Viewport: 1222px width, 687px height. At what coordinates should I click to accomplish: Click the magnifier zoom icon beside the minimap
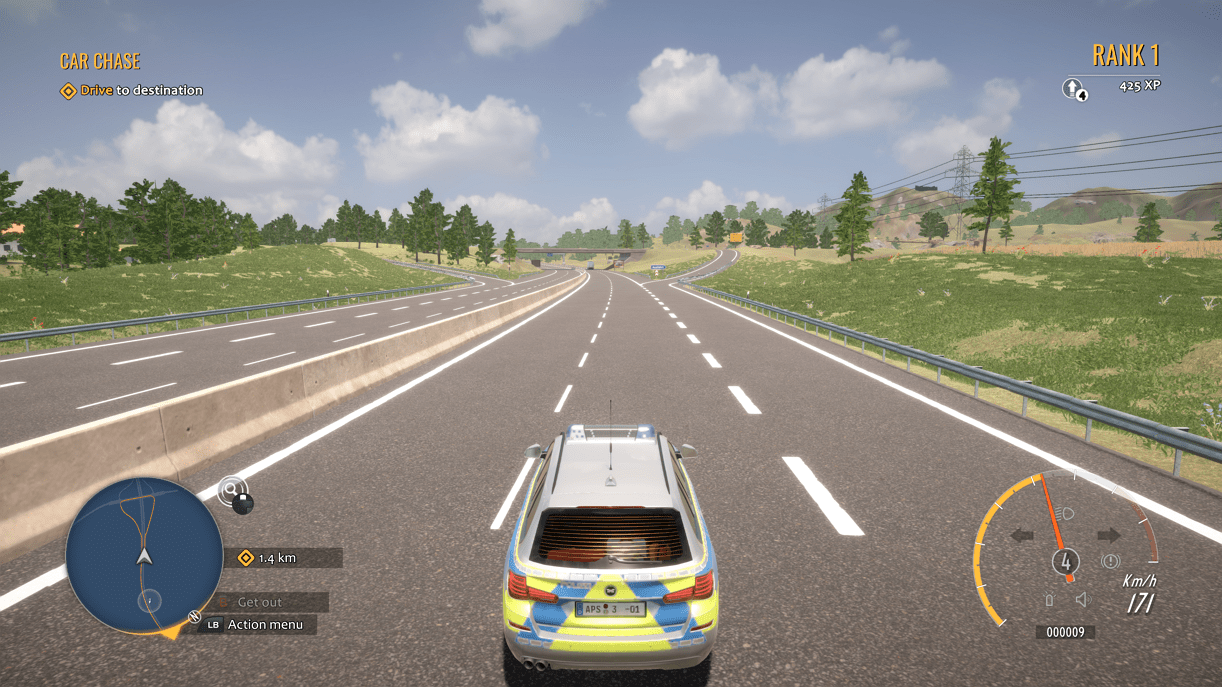[x=233, y=491]
